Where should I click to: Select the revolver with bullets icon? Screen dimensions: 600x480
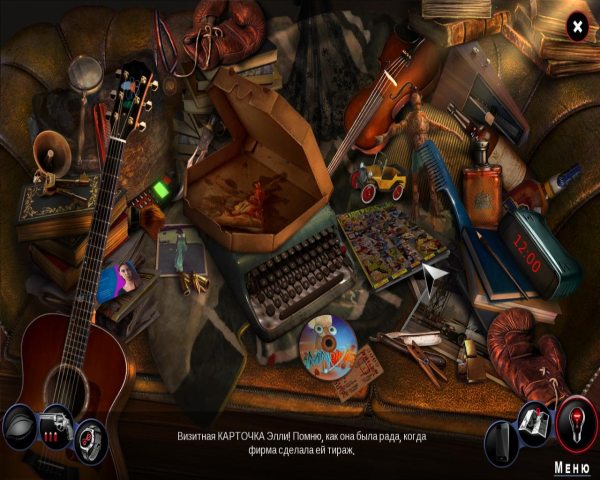[54, 424]
